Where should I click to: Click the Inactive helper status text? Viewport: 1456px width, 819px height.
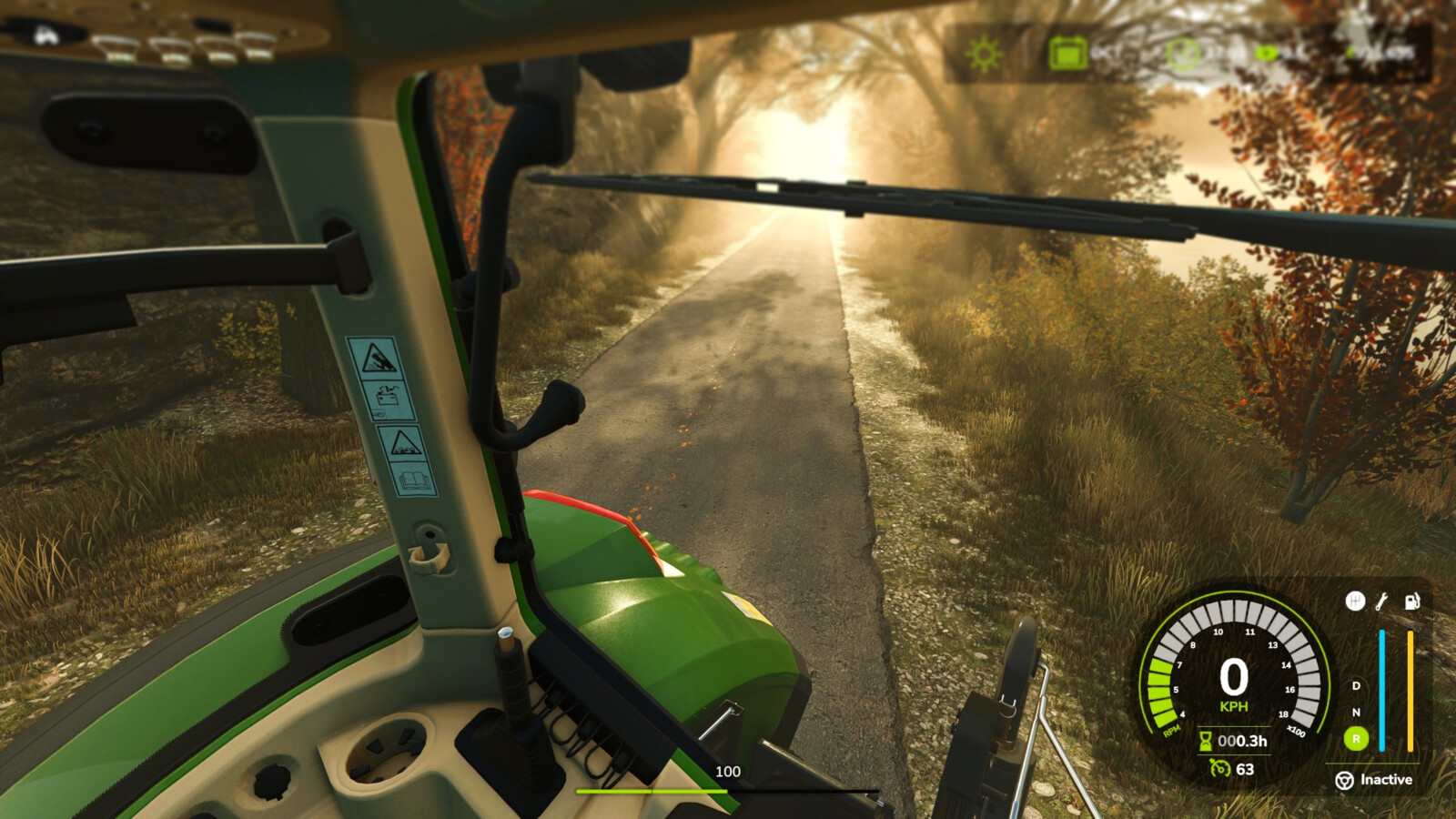click(x=1385, y=780)
